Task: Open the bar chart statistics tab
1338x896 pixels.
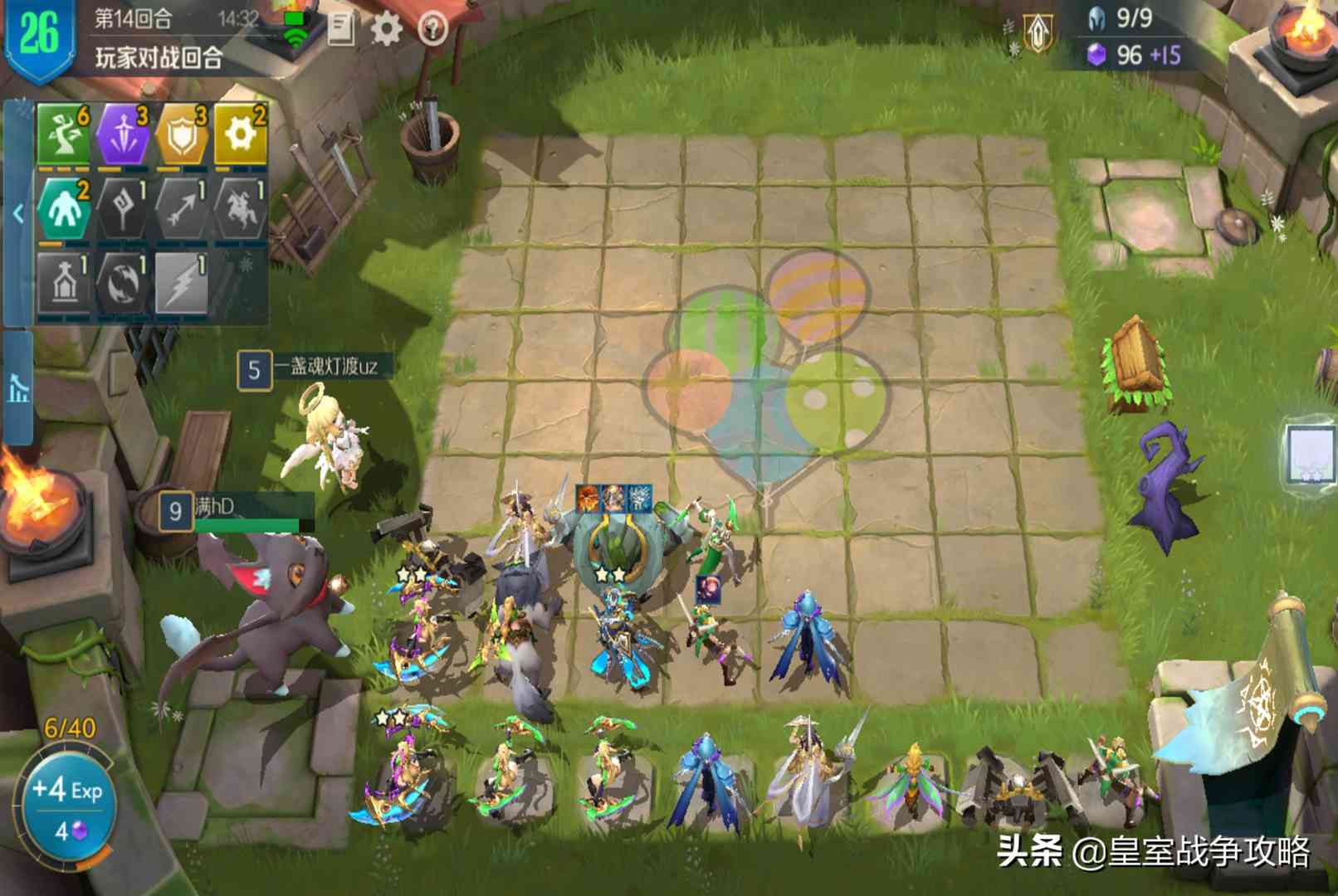Action: pyautogui.click(x=17, y=387)
